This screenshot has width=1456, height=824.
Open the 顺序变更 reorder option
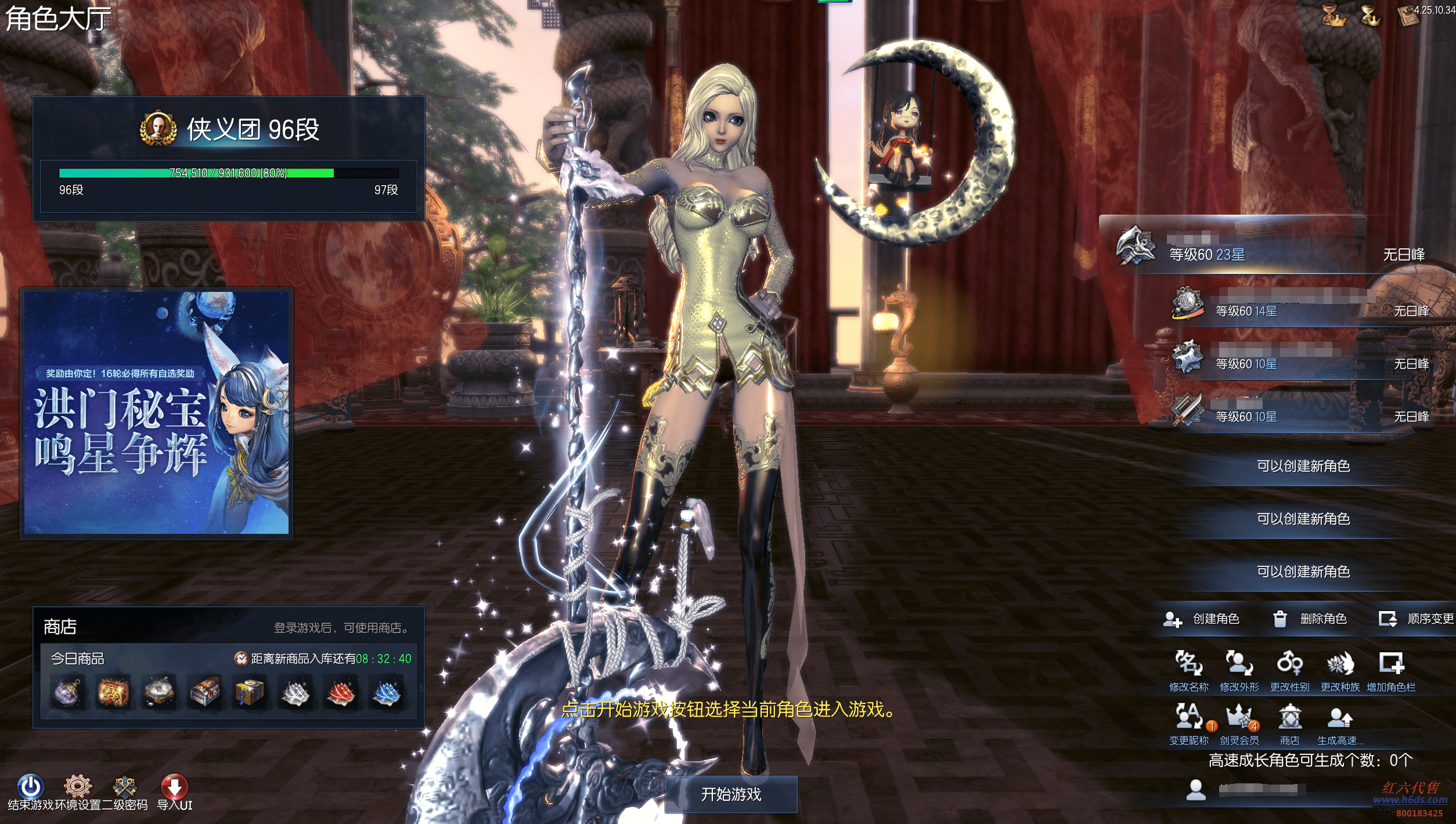(x=1416, y=619)
